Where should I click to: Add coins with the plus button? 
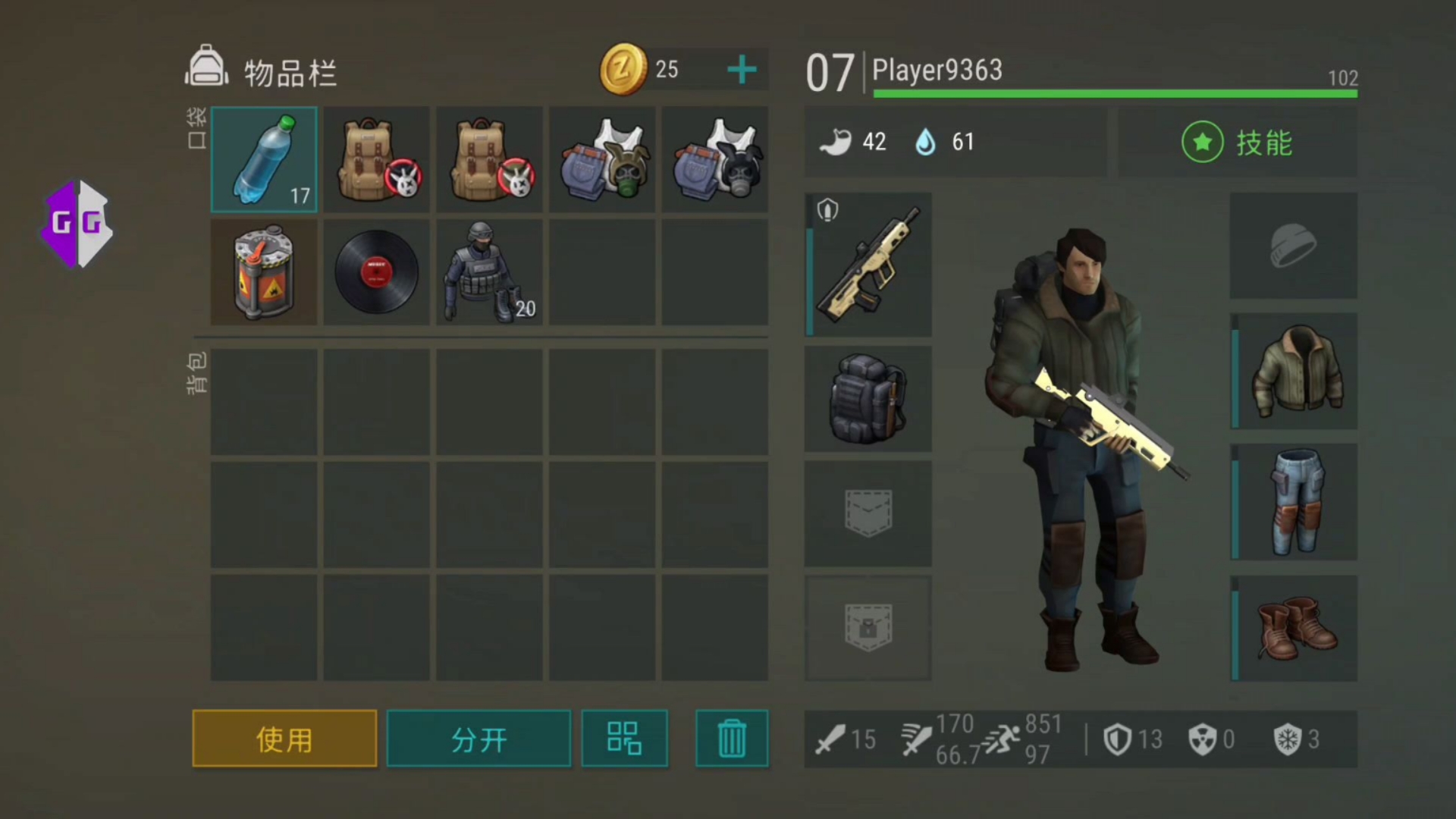(x=741, y=70)
